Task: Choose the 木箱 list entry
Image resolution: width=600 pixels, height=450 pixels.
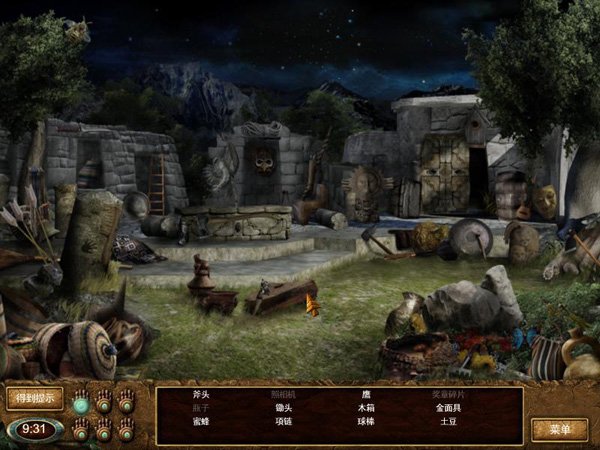Action: 366,409
